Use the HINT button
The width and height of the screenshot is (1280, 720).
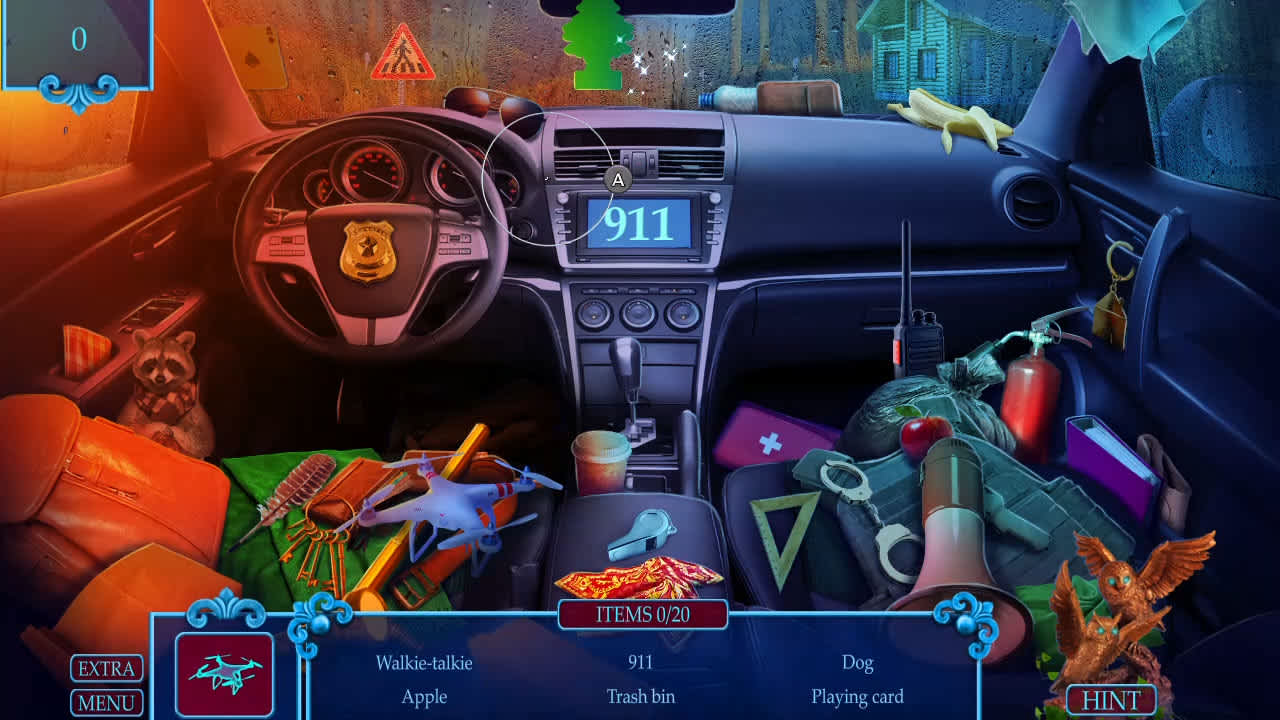1113,697
